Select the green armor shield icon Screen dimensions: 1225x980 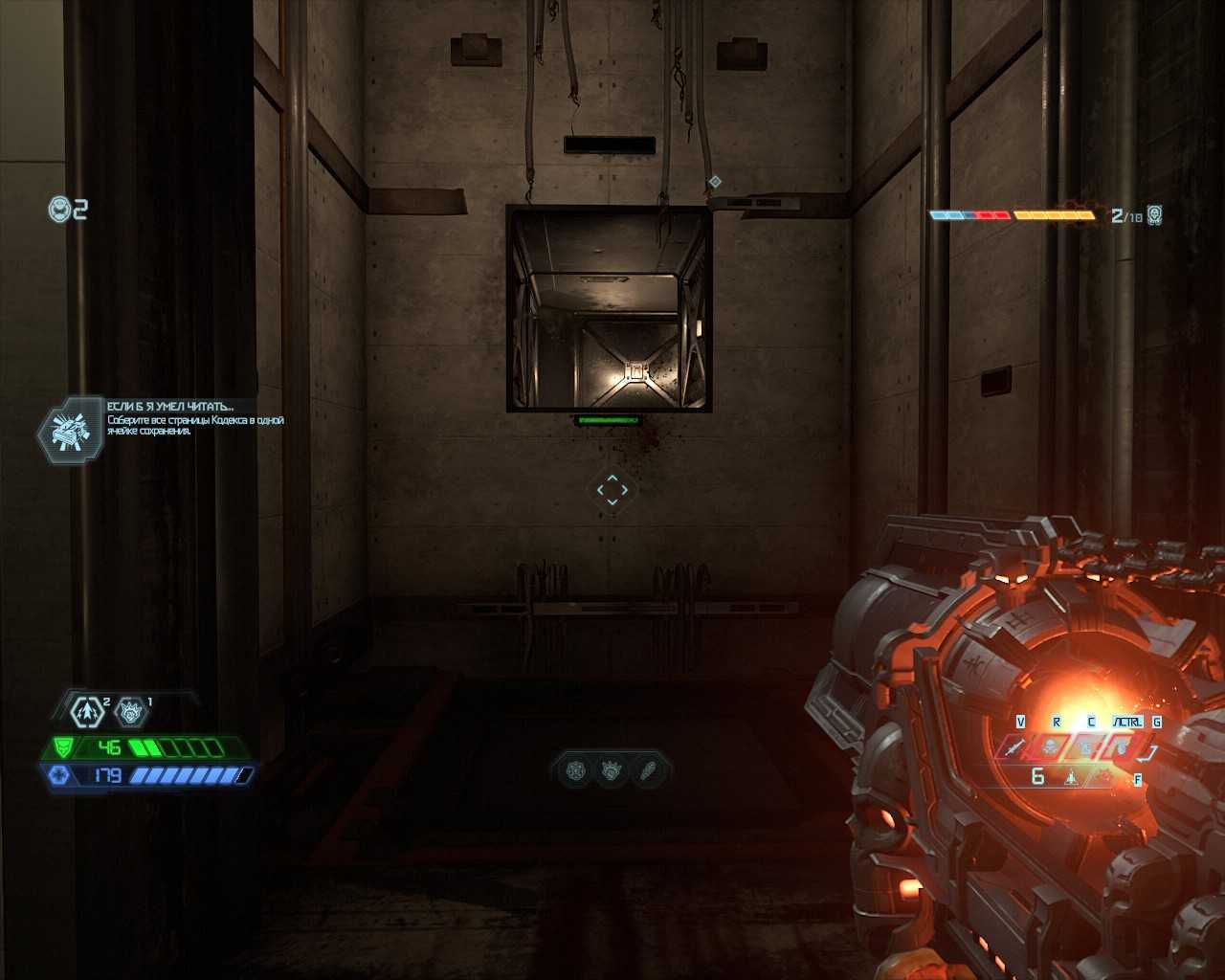(x=63, y=747)
